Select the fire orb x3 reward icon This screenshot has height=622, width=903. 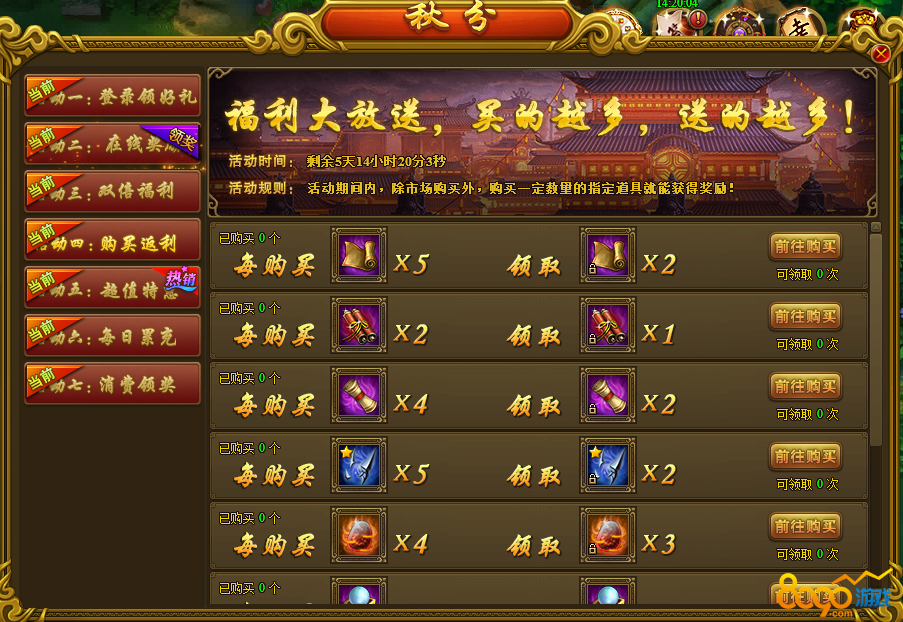[608, 536]
